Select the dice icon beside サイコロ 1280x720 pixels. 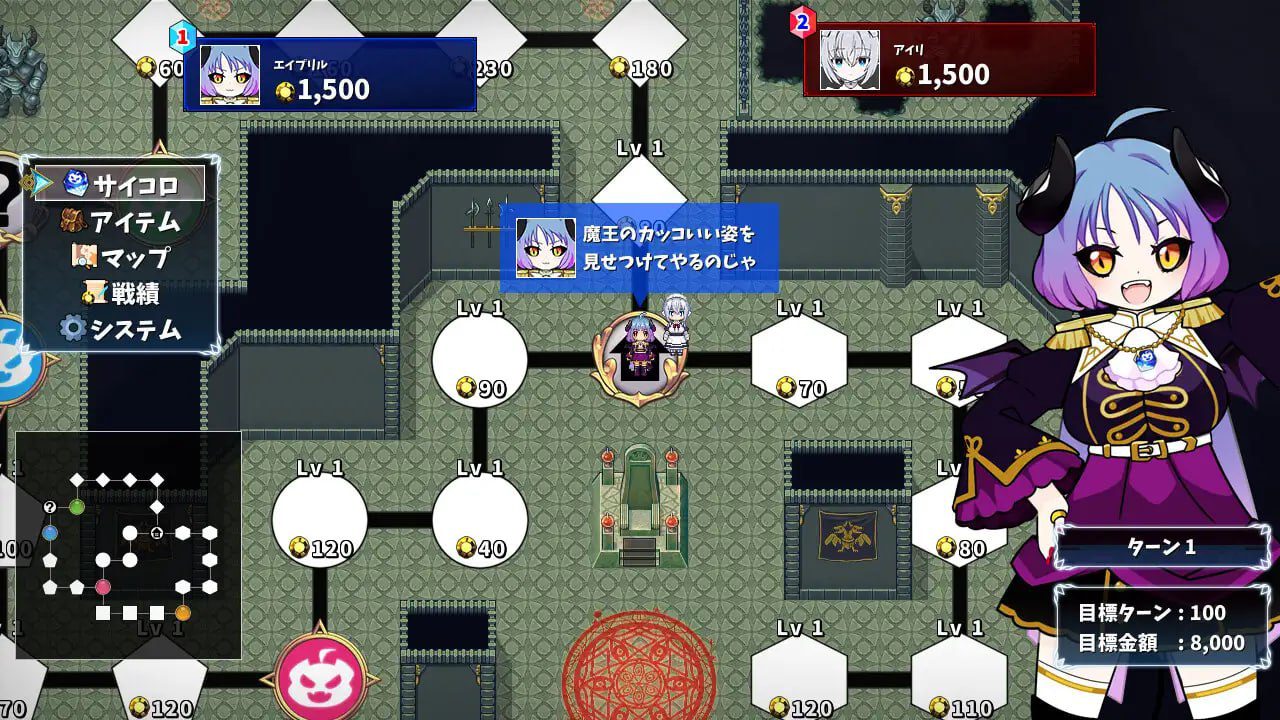click(76, 182)
